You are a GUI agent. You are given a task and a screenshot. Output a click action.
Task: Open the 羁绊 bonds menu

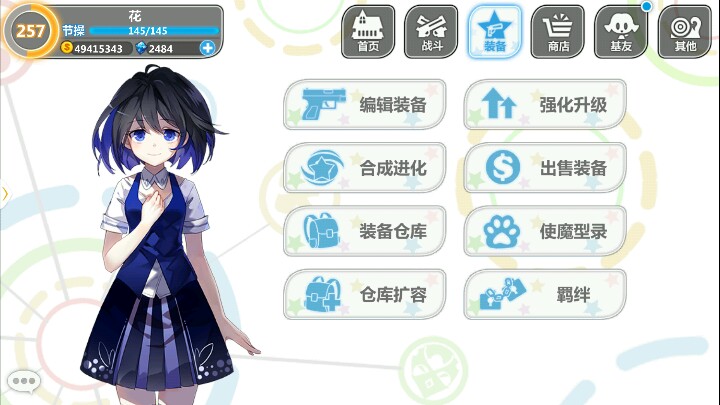(x=545, y=295)
